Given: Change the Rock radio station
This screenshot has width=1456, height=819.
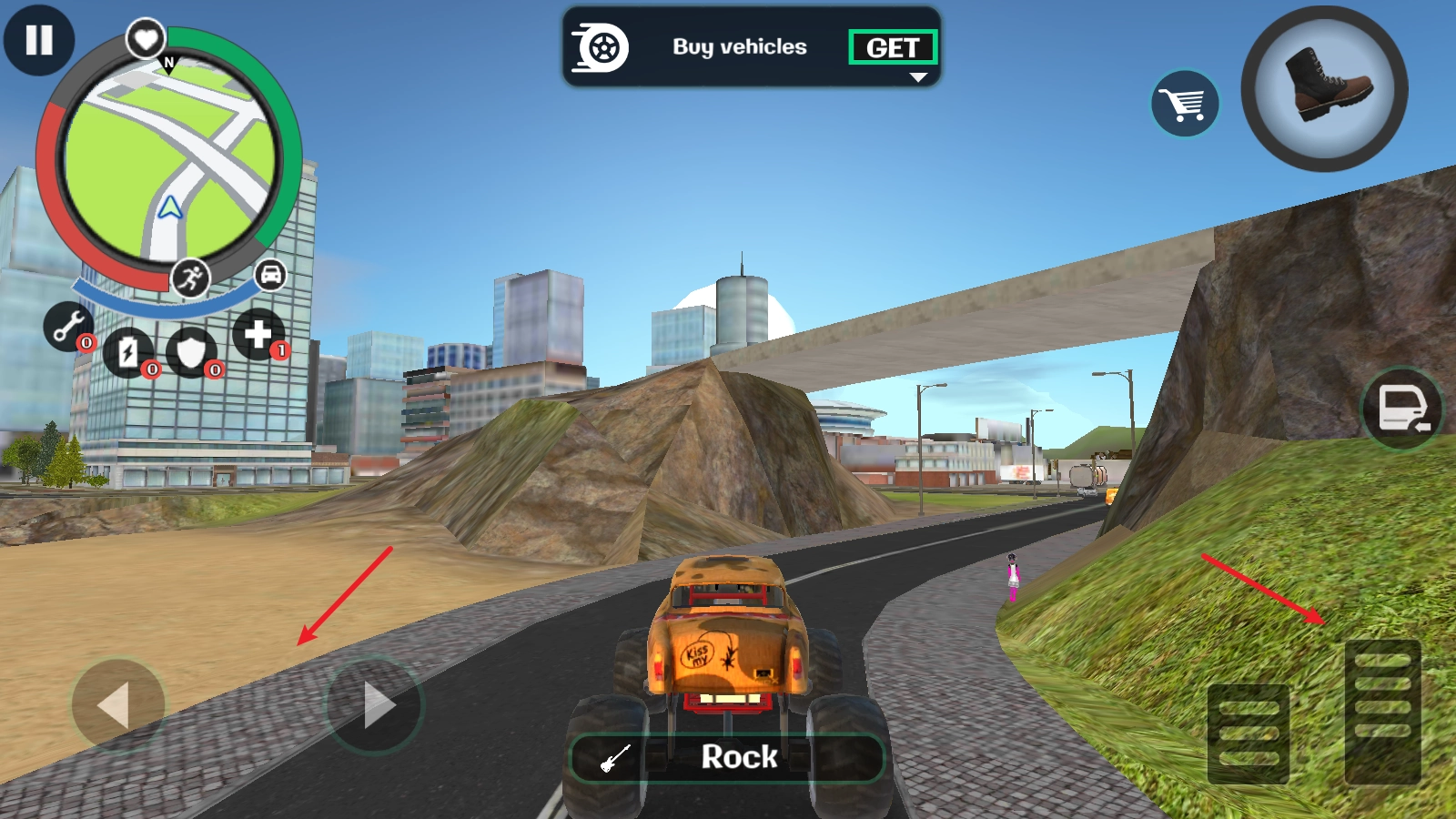Looking at the screenshot, I should click(x=727, y=757).
